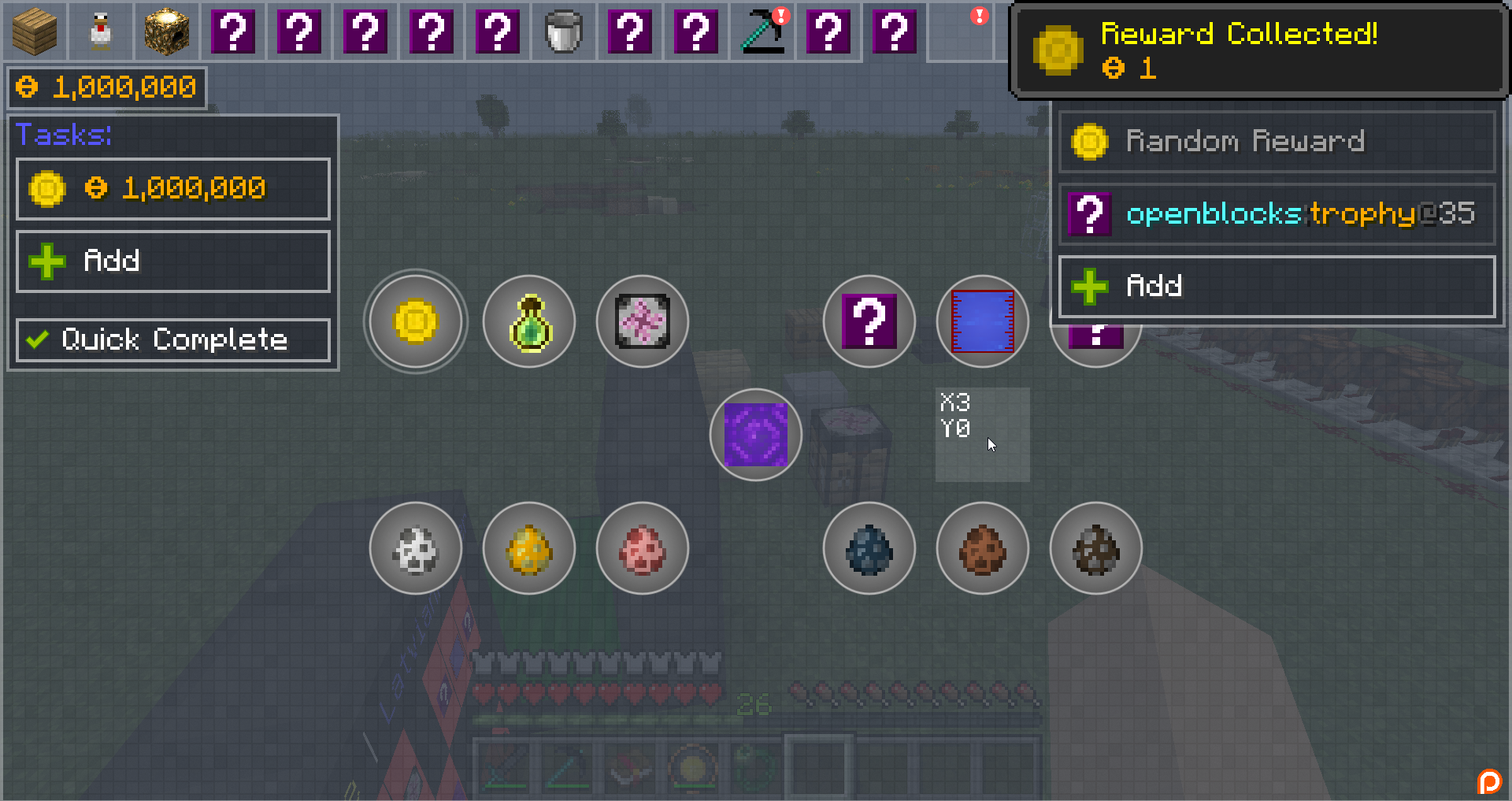Add a new reward
This screenshot has height=801, width=1512.
1277,286
